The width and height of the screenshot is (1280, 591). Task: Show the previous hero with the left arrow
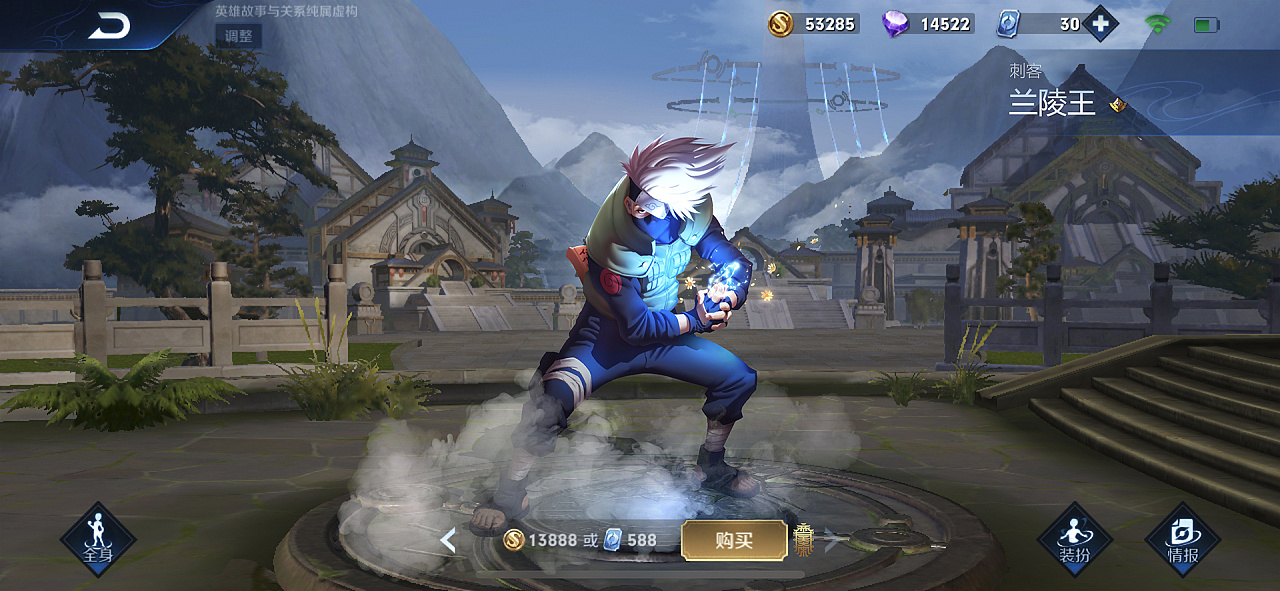tap(448, 541)
